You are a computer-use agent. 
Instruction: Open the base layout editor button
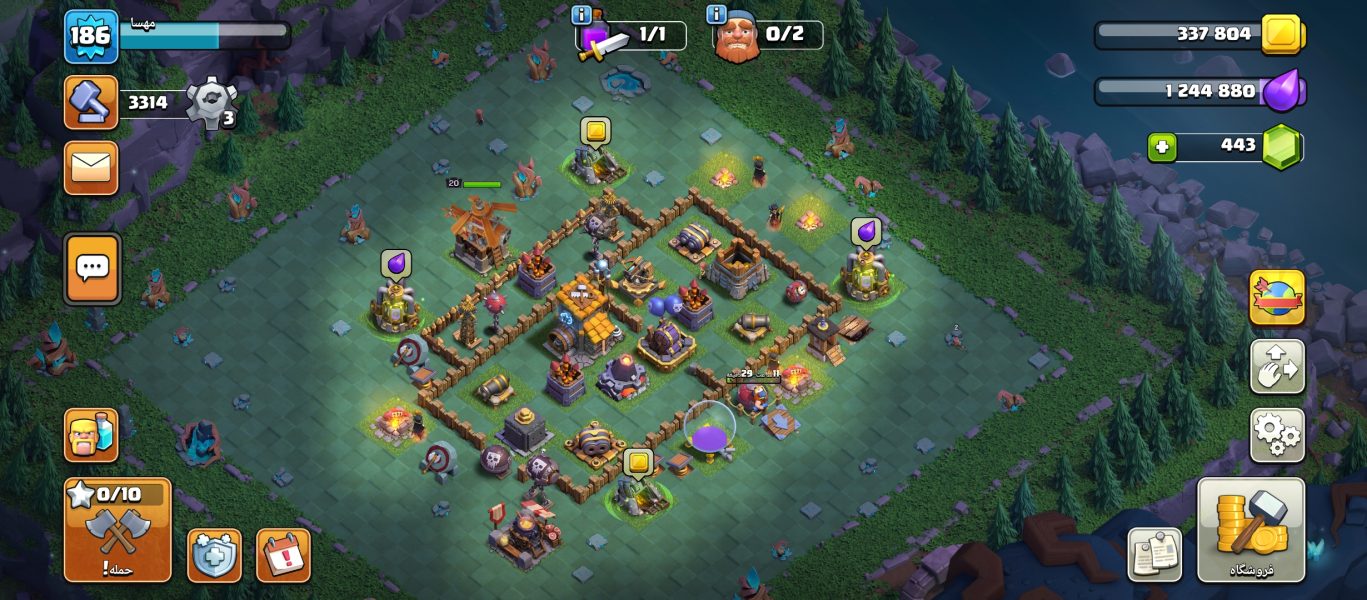1277,366
